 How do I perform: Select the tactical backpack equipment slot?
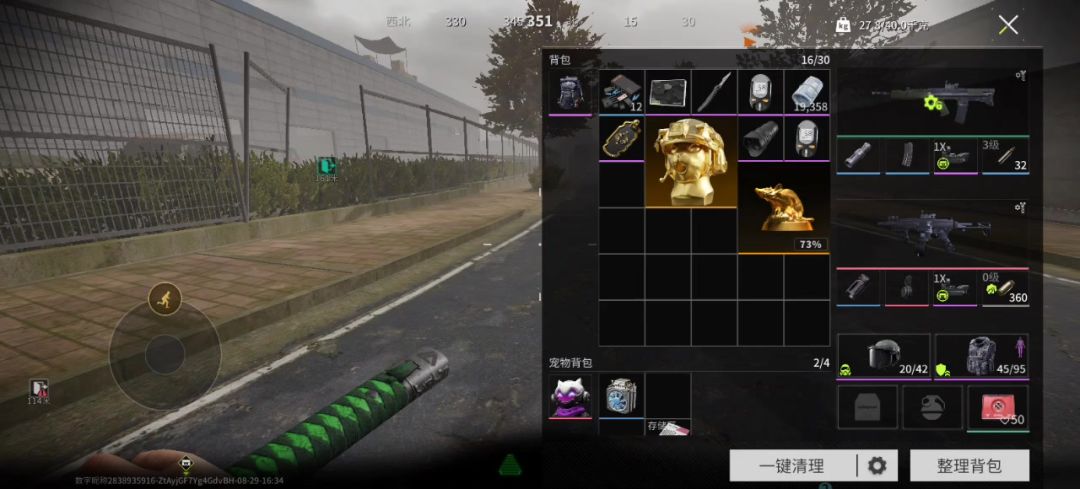(x=570, y=93)
